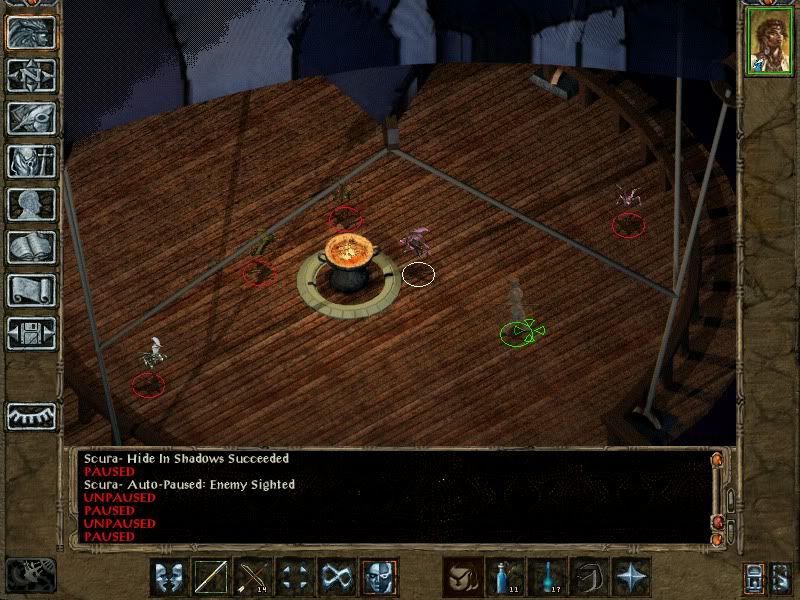Show the character record sheet

31,204
